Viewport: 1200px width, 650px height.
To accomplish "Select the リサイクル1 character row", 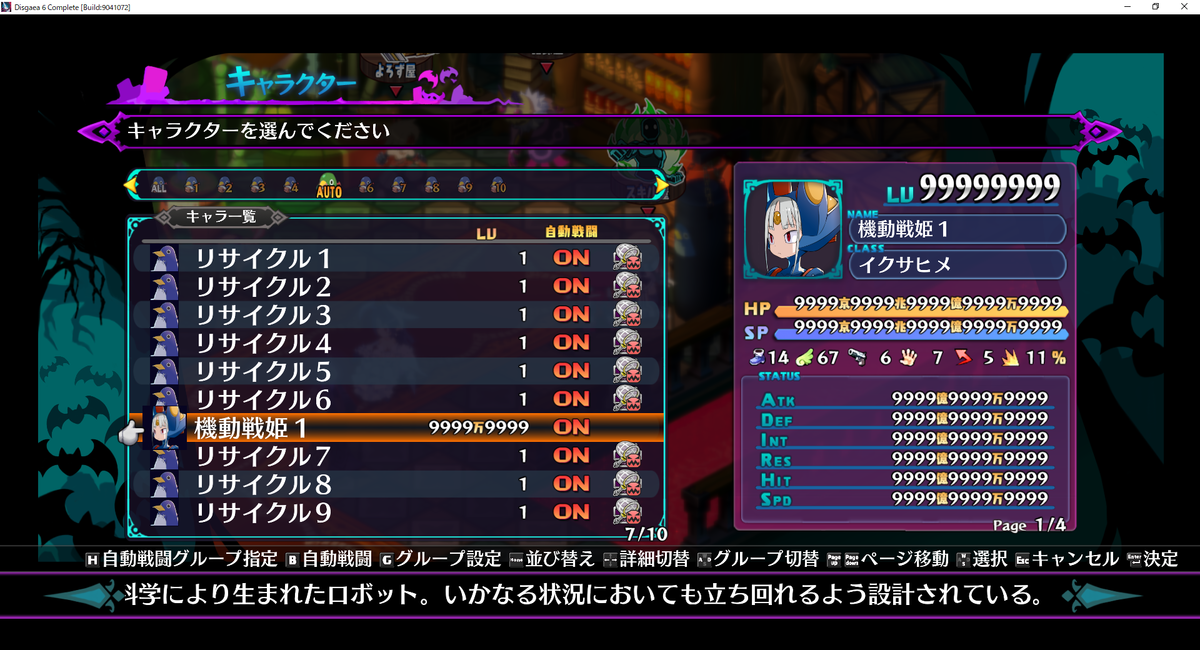I will click(x=263, y=258).
